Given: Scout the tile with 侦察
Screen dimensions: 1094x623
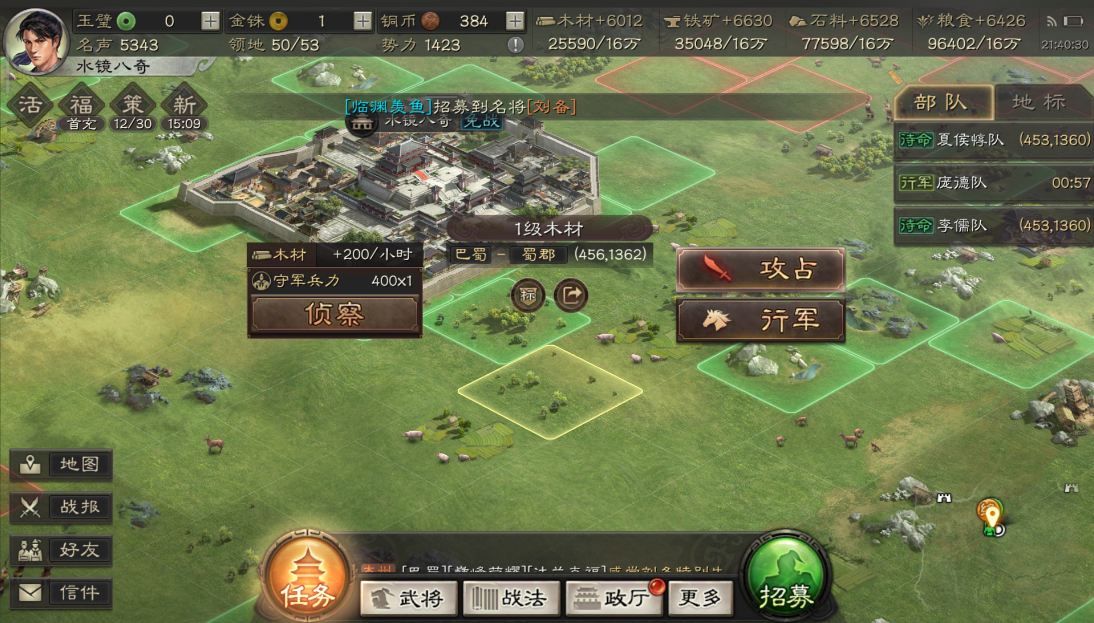Looking at the screenshot, I should click(x=334, y=315).
